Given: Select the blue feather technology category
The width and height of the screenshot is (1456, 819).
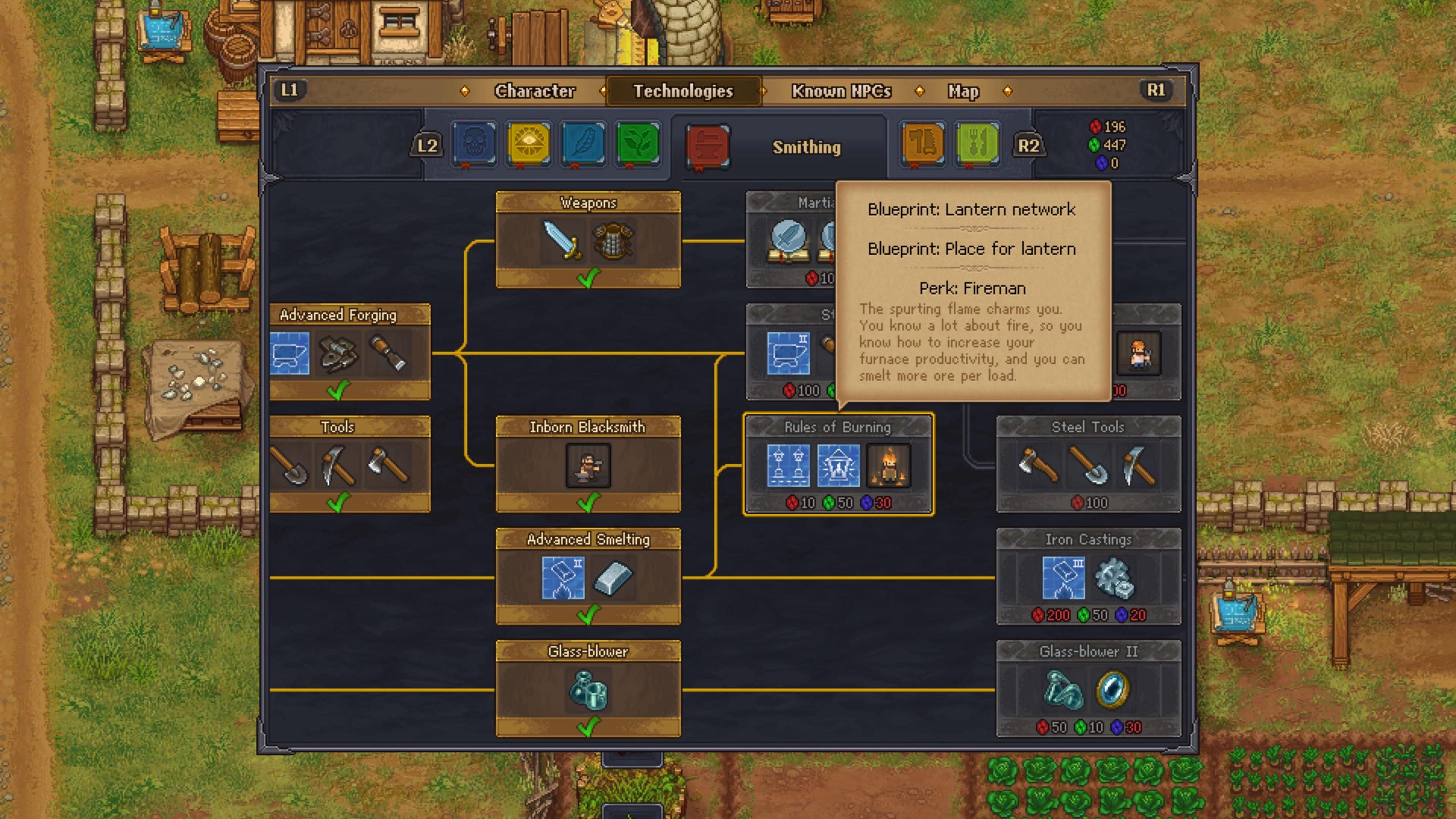Looking at the screenshot, I should (583, 143).
